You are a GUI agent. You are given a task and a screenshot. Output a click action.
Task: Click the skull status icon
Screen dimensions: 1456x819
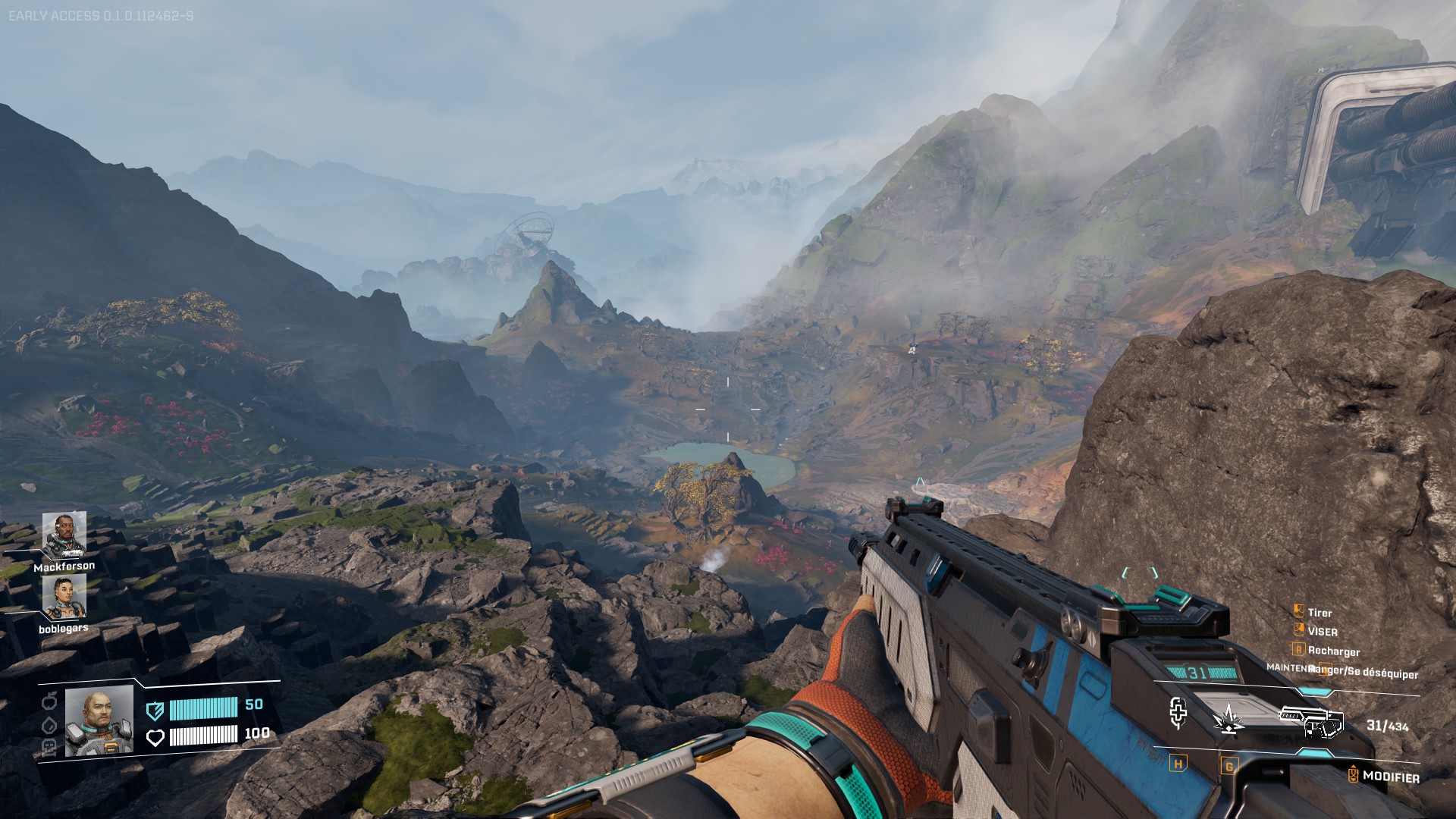[x=50, y=747]
